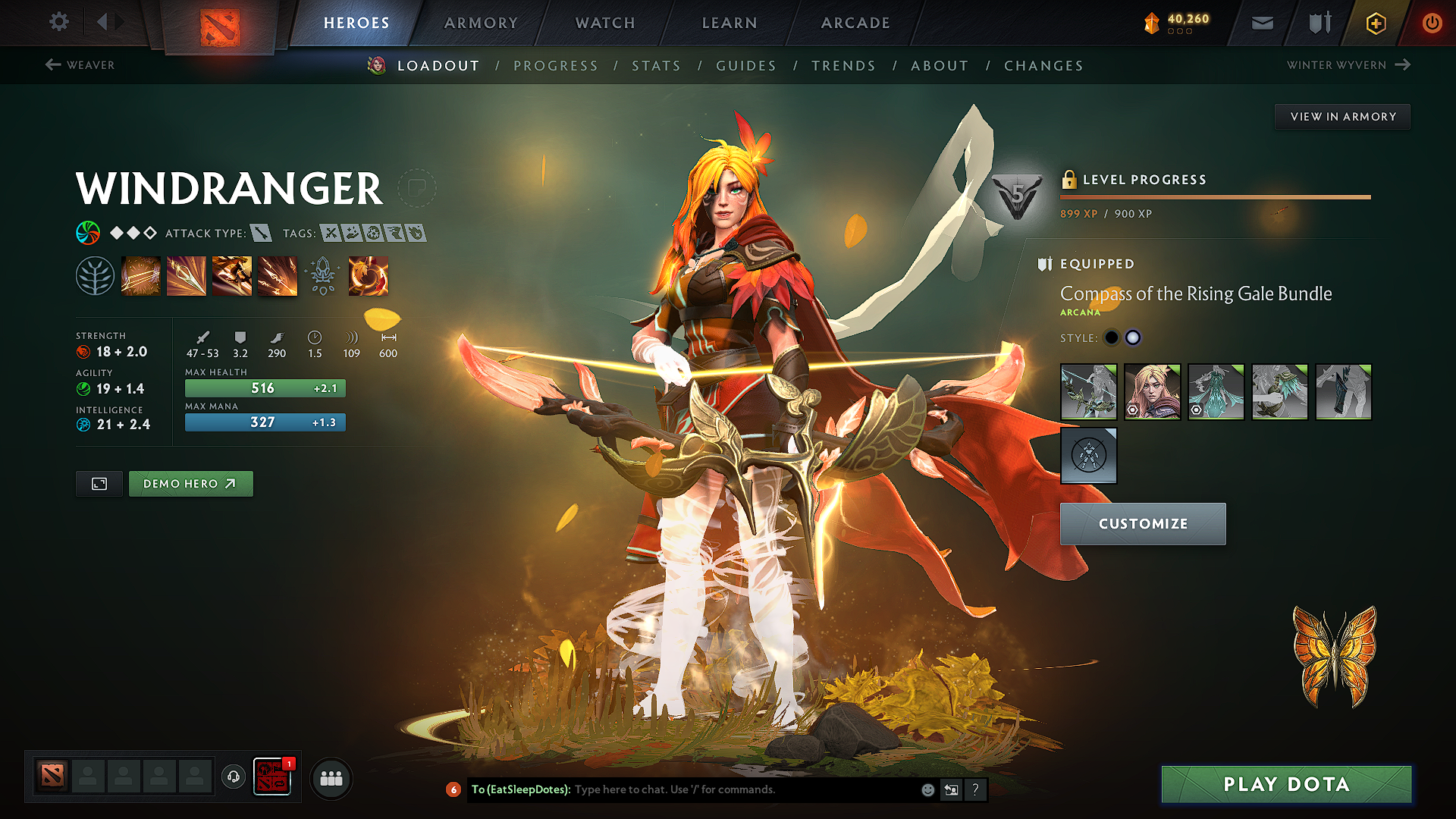Select Windranger's Shackleshot ability icon
Image resolution: width=1456 pixels, height=819 pixels.
point(141,275)
